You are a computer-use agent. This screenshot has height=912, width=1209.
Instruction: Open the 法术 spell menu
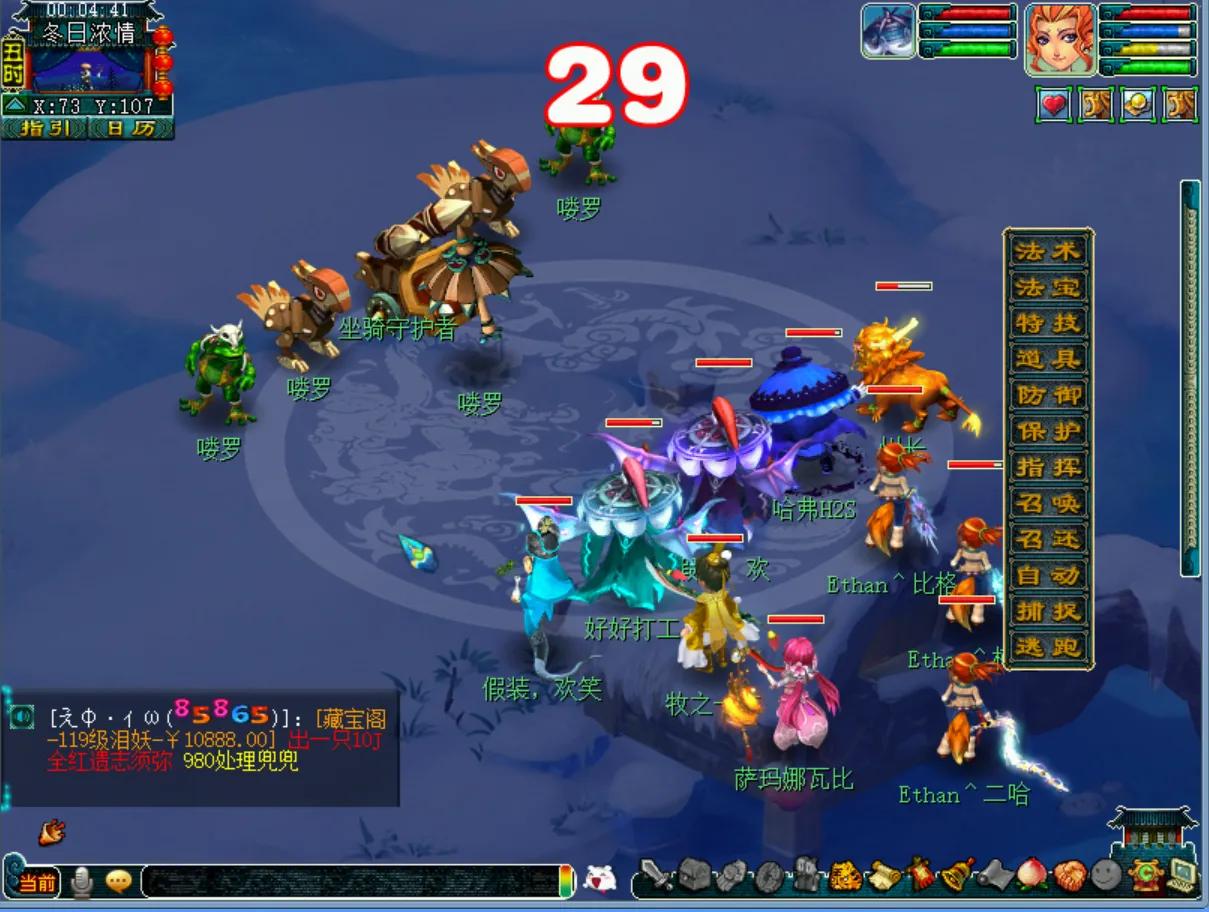[x=1048, y=251]
